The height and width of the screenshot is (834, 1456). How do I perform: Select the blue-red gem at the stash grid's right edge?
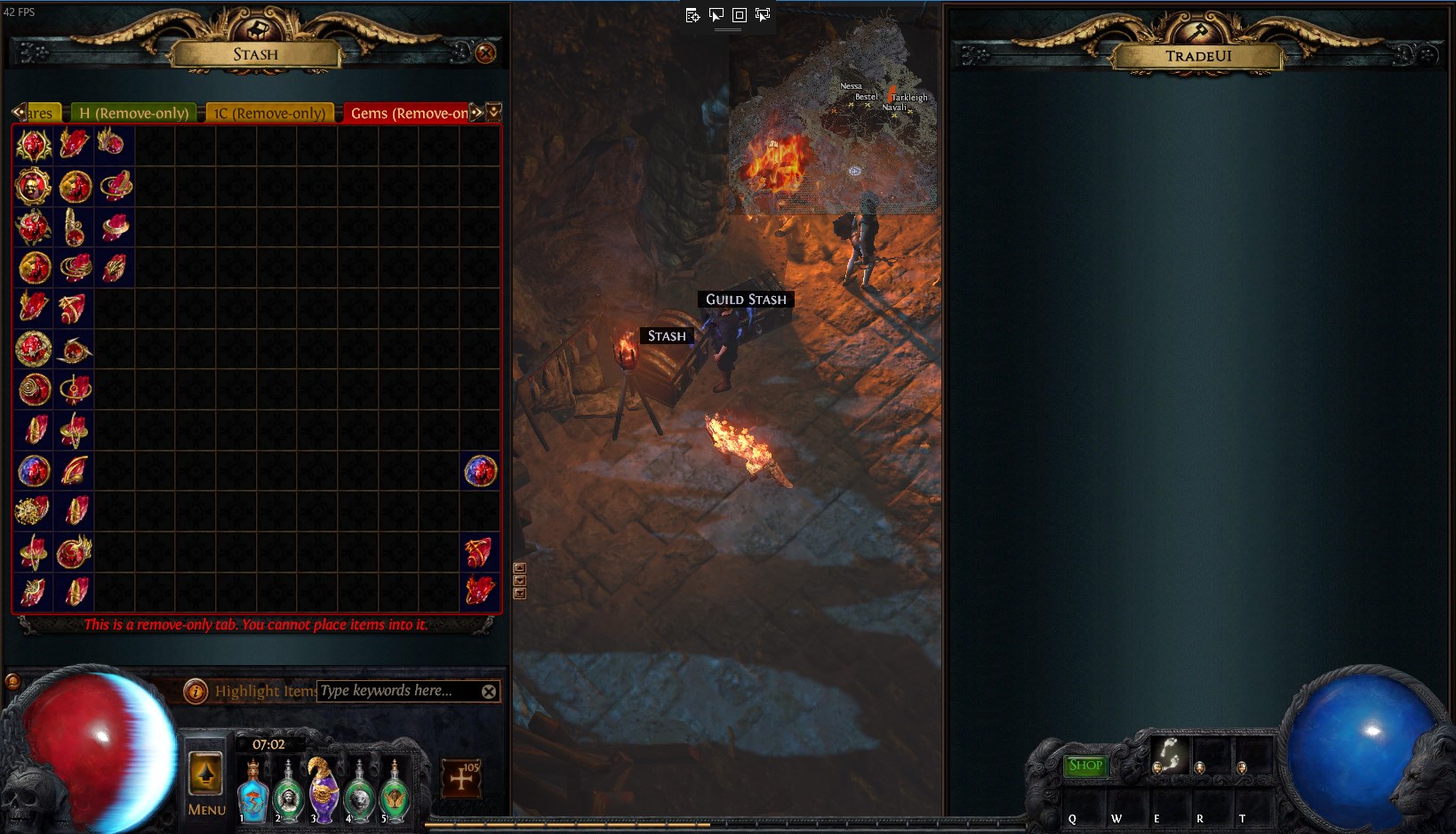coord(480,471)
